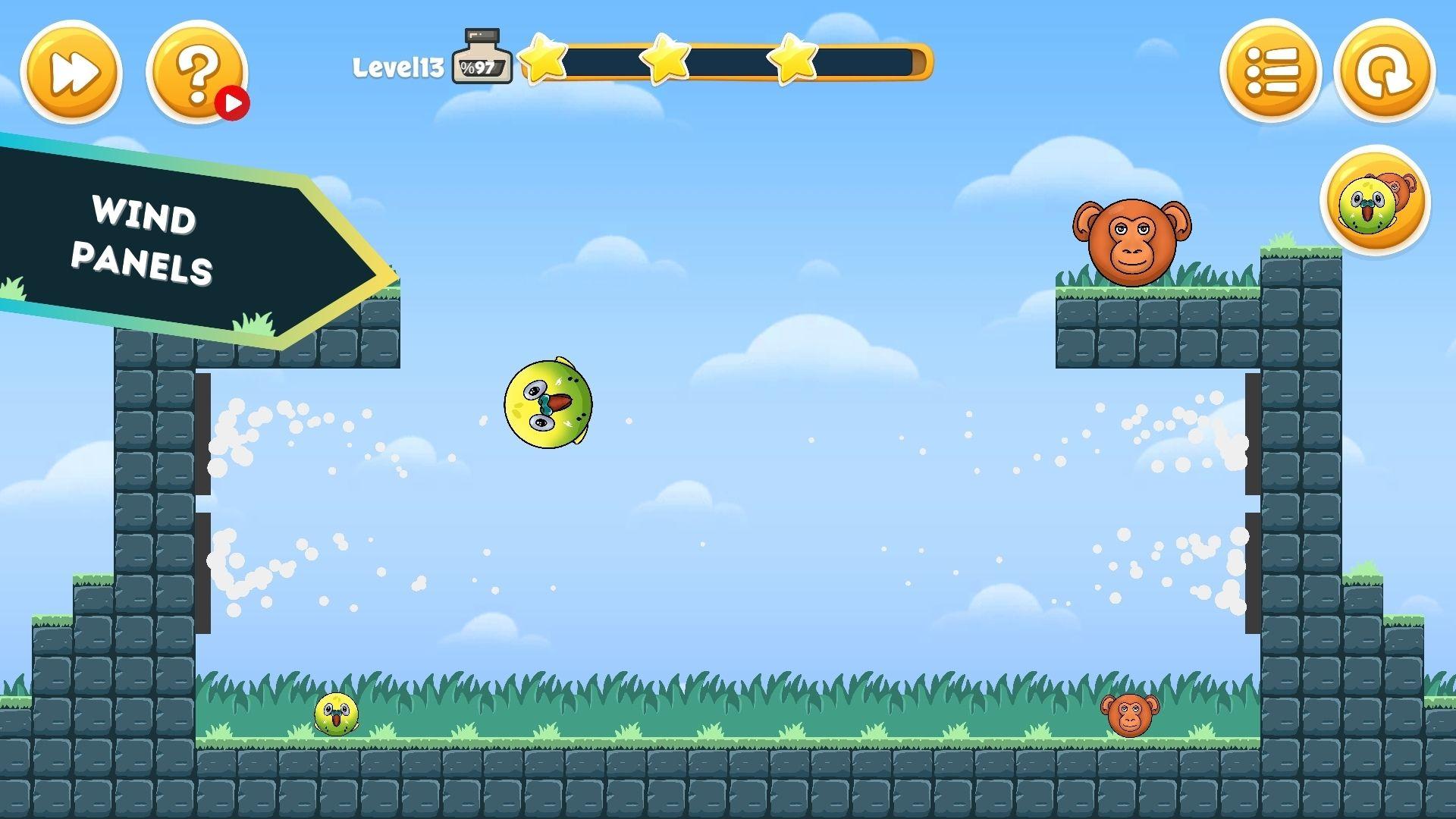Click the ink bottle score indicator

480,53
